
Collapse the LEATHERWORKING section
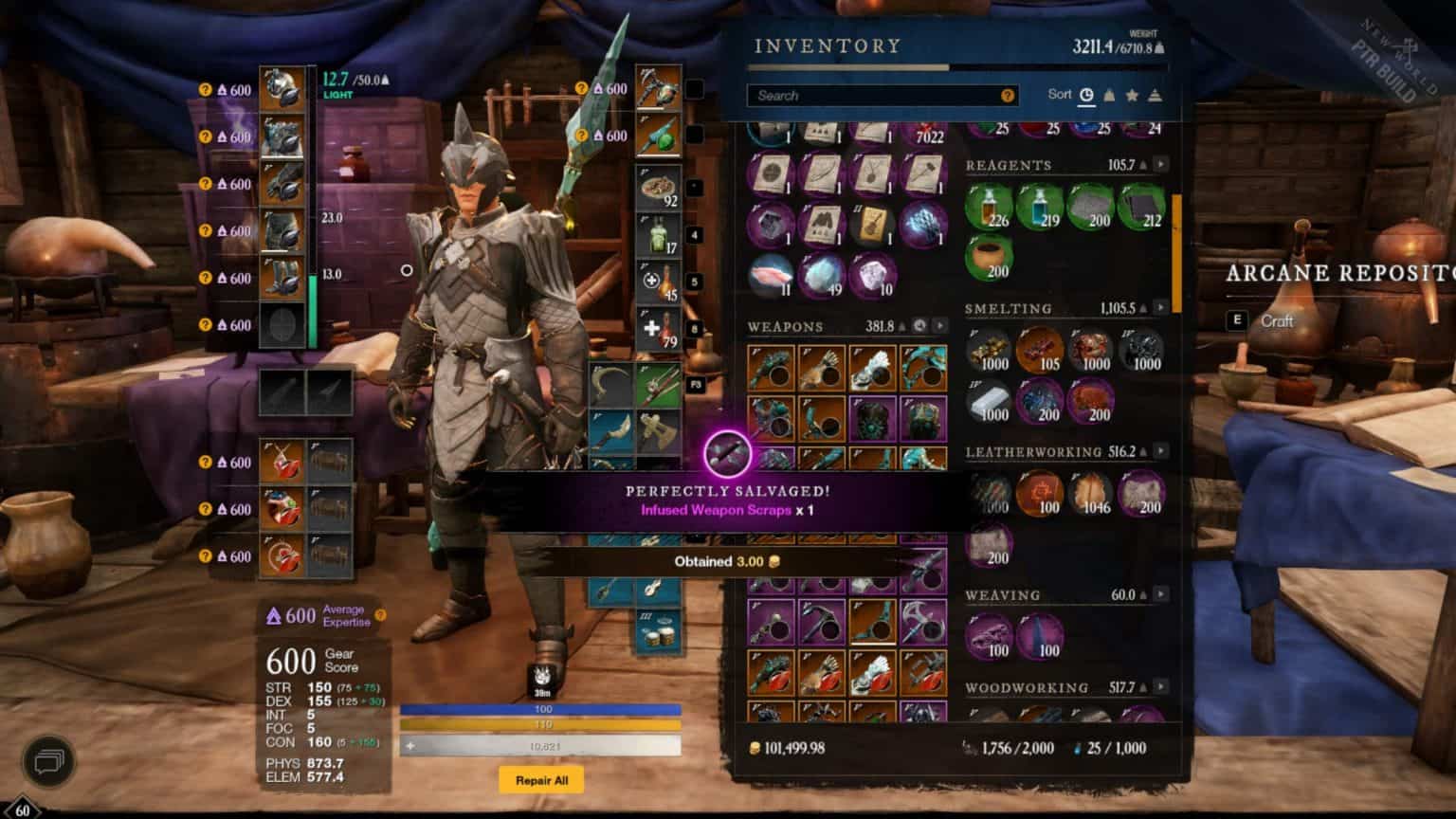click(1160, 451)
